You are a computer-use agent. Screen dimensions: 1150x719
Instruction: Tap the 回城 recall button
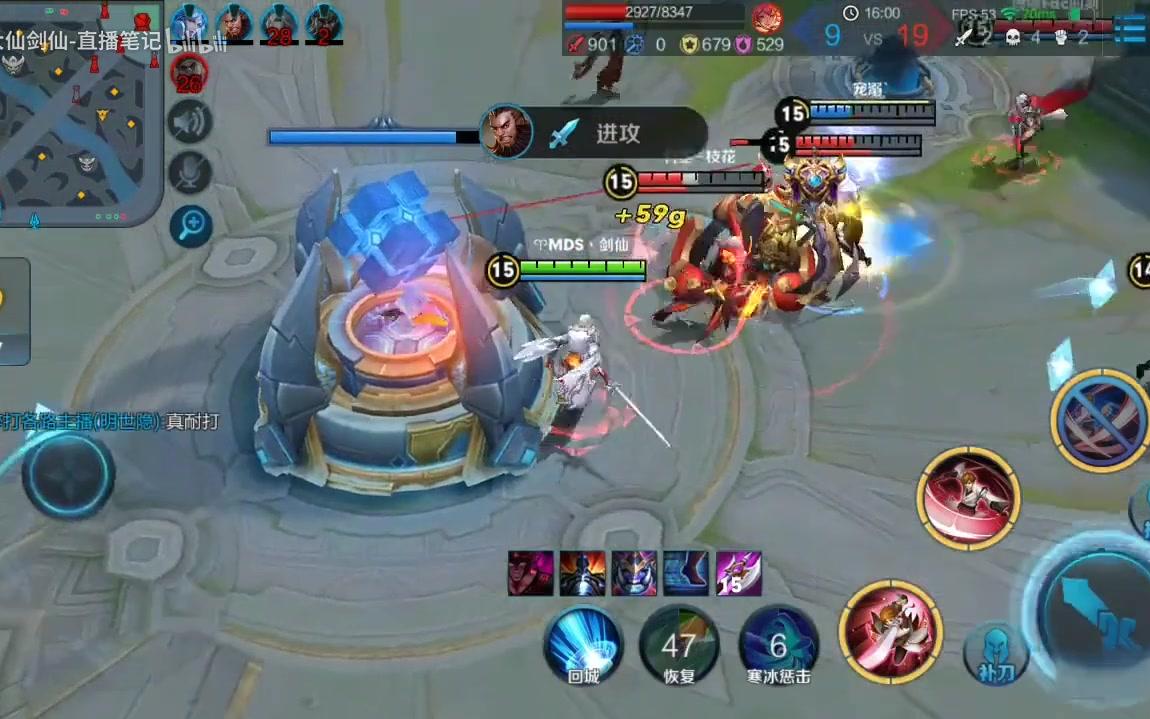[x=583, y=644]
